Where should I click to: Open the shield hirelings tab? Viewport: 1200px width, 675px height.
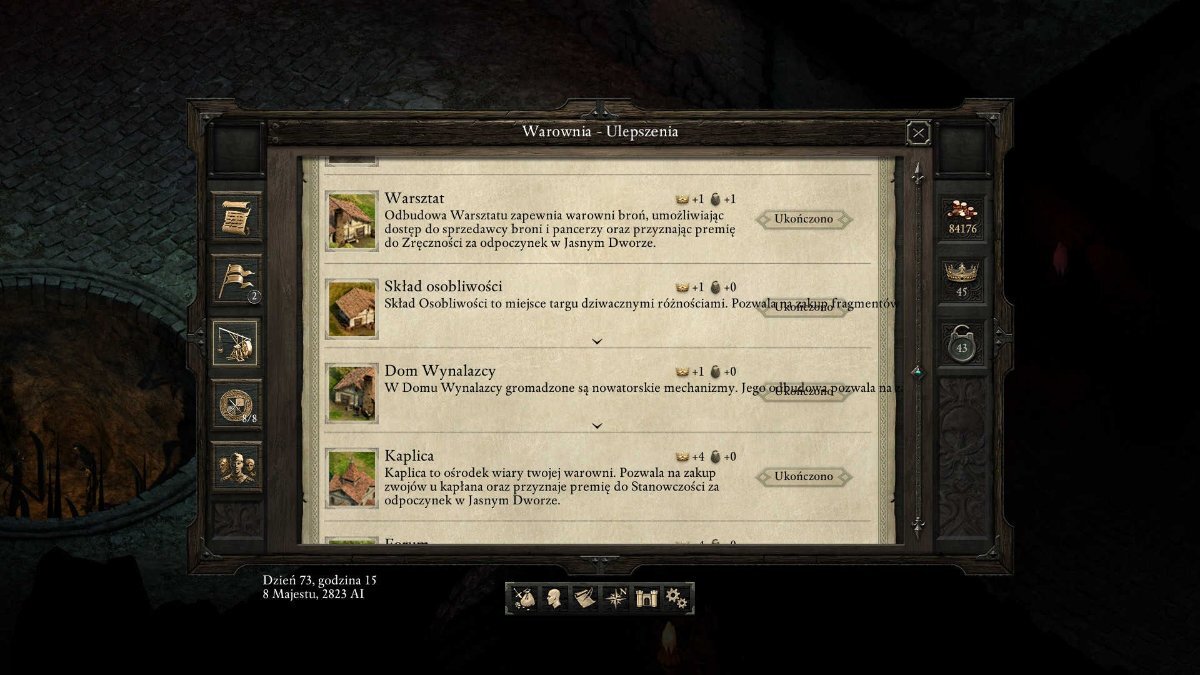pos(237,404)
